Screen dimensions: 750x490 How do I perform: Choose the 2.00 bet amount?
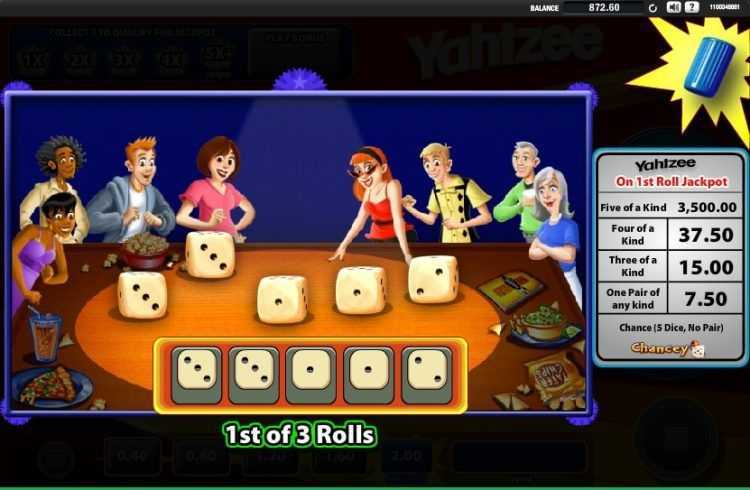tap(404, 456)
